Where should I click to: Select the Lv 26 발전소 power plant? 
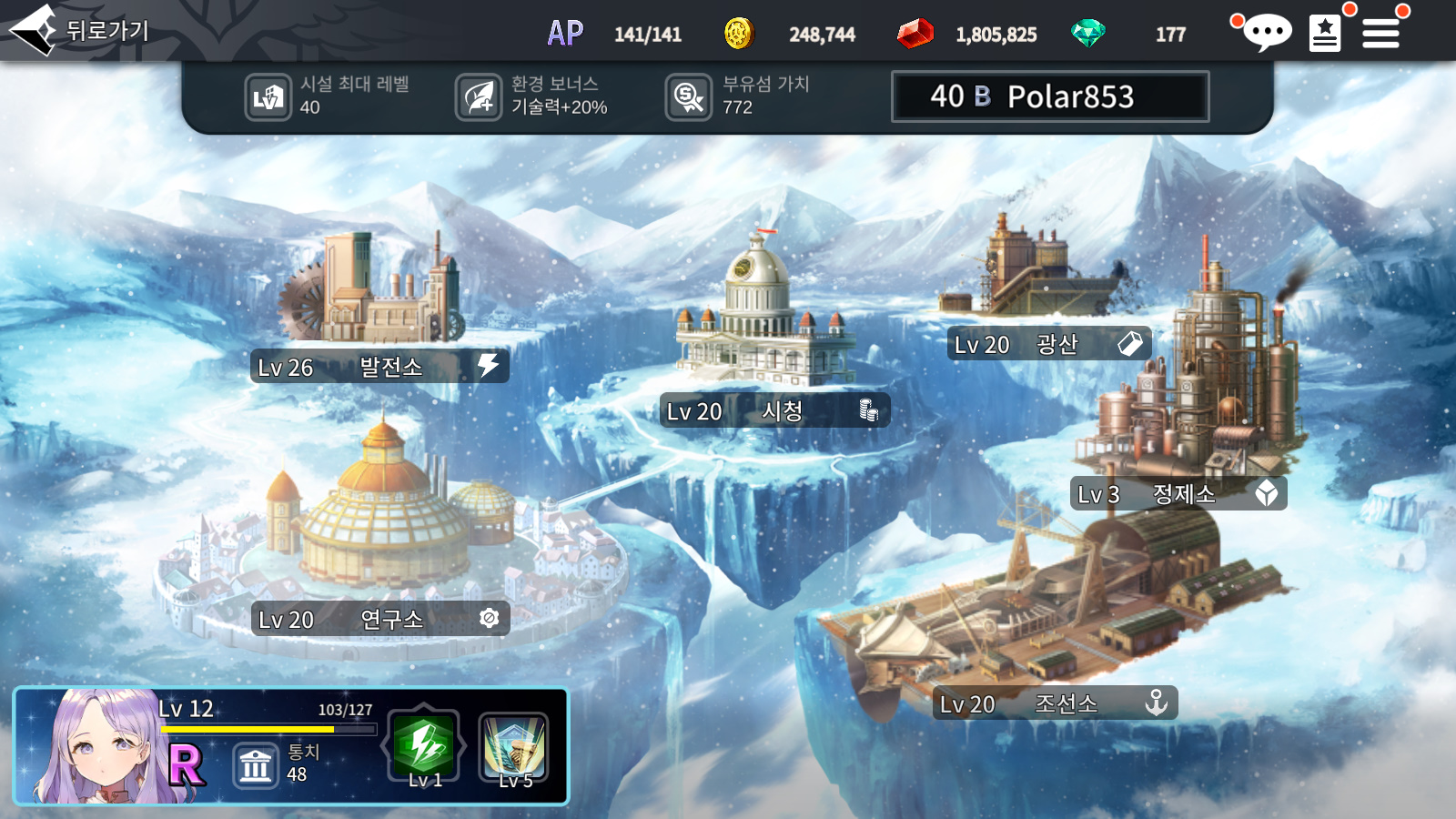tap(379, 367)
